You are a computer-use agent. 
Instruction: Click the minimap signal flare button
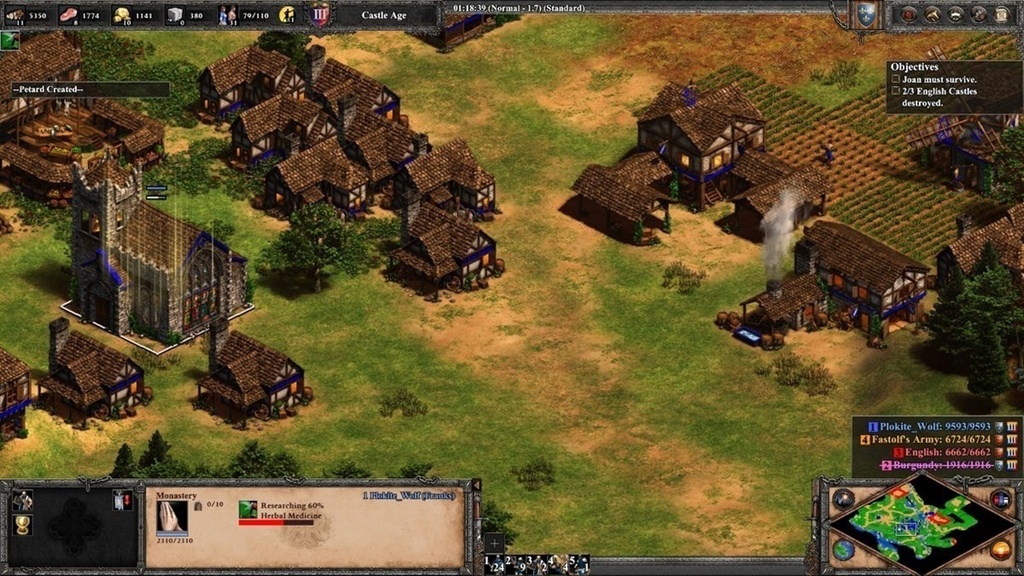click(842, 499)
